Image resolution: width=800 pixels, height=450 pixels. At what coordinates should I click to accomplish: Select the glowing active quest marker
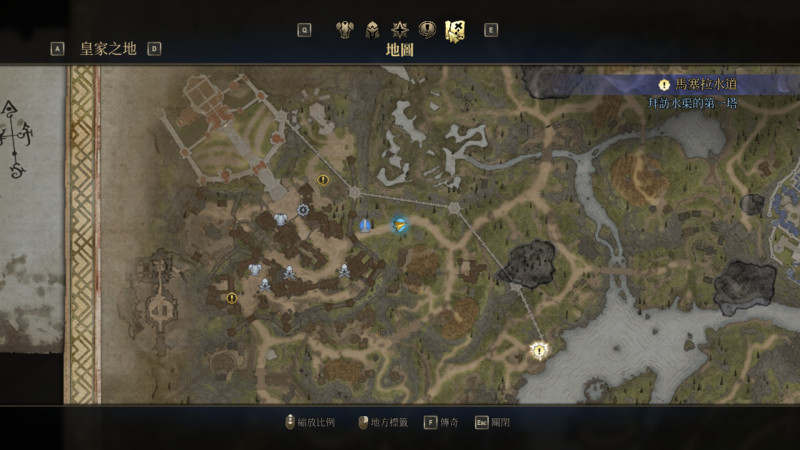point(540,350)
